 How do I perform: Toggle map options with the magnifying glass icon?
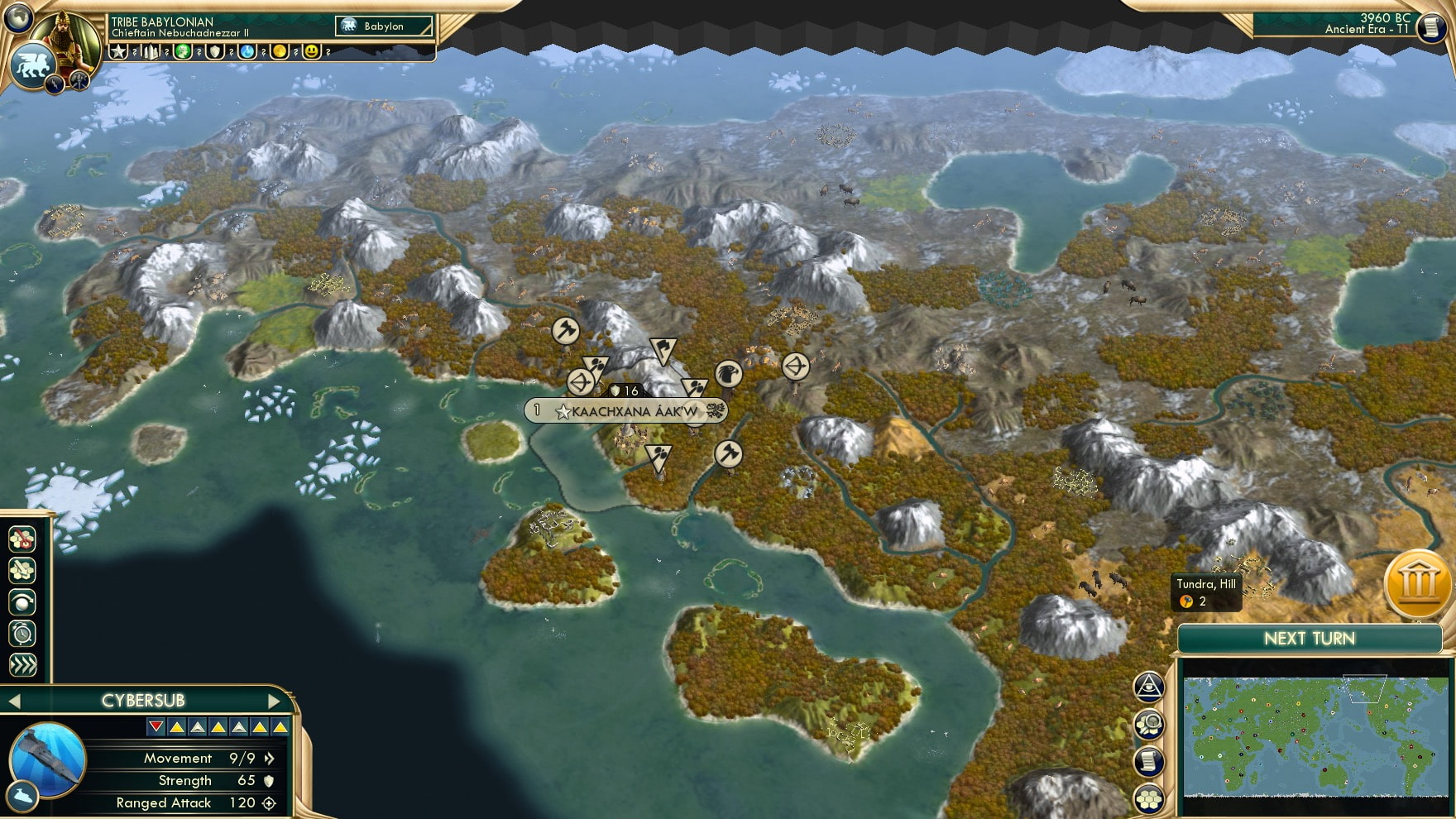coord(1148,723)
